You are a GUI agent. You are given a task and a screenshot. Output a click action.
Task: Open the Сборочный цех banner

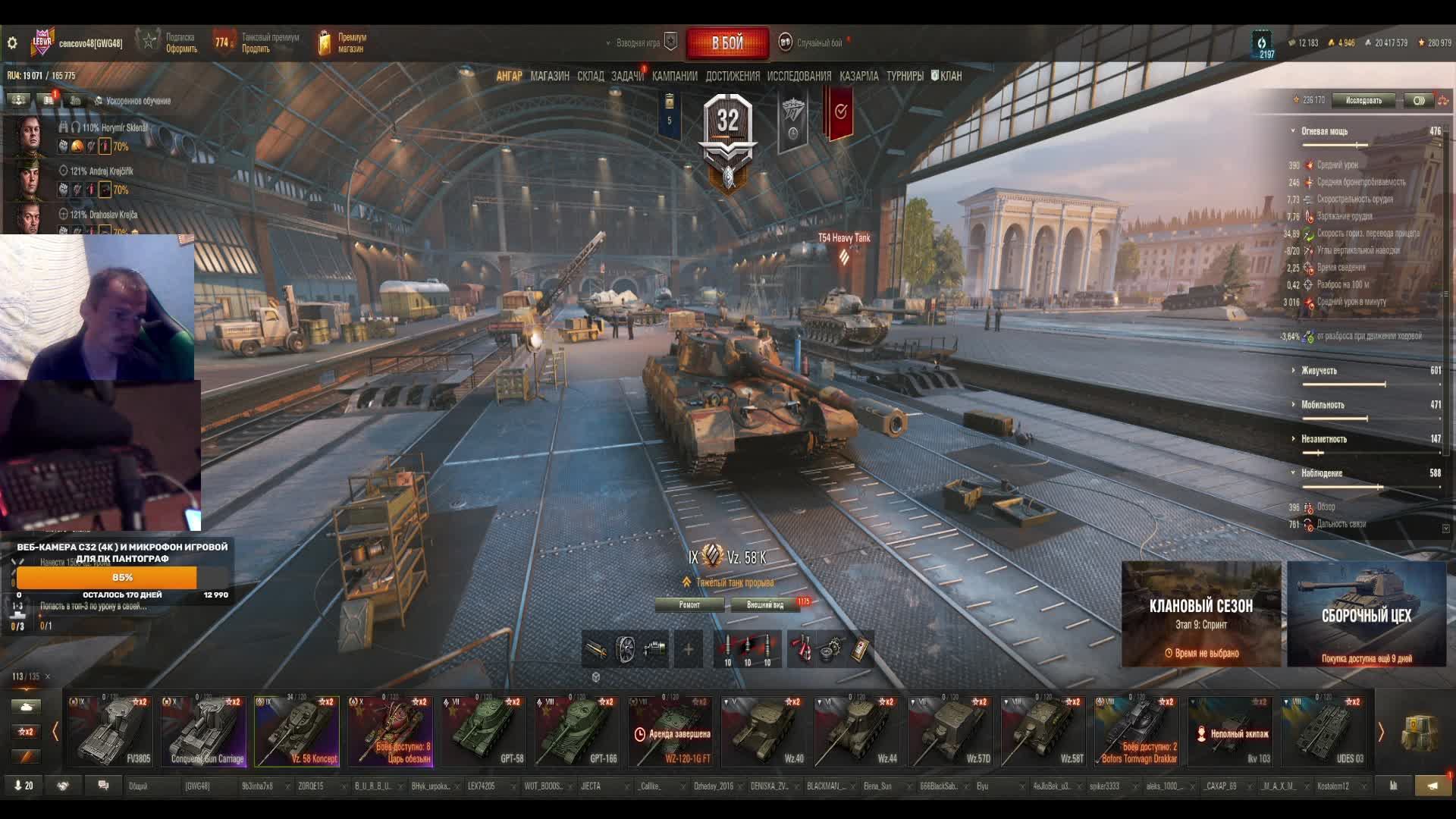pyautogui.click(x=1366, y=614)
